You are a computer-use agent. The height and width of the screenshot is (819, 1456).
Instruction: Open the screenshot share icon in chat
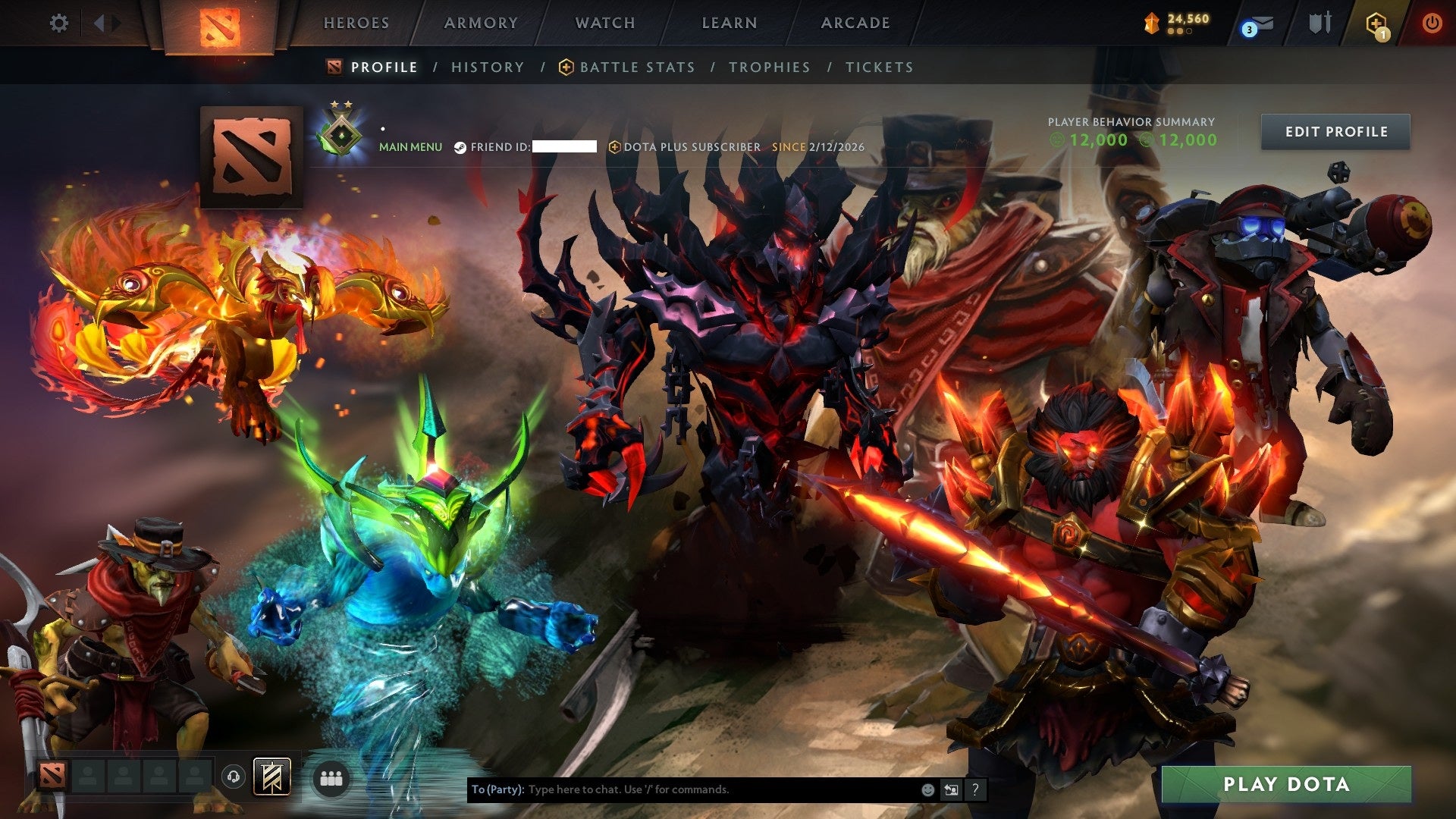click(x=951, y=789)
